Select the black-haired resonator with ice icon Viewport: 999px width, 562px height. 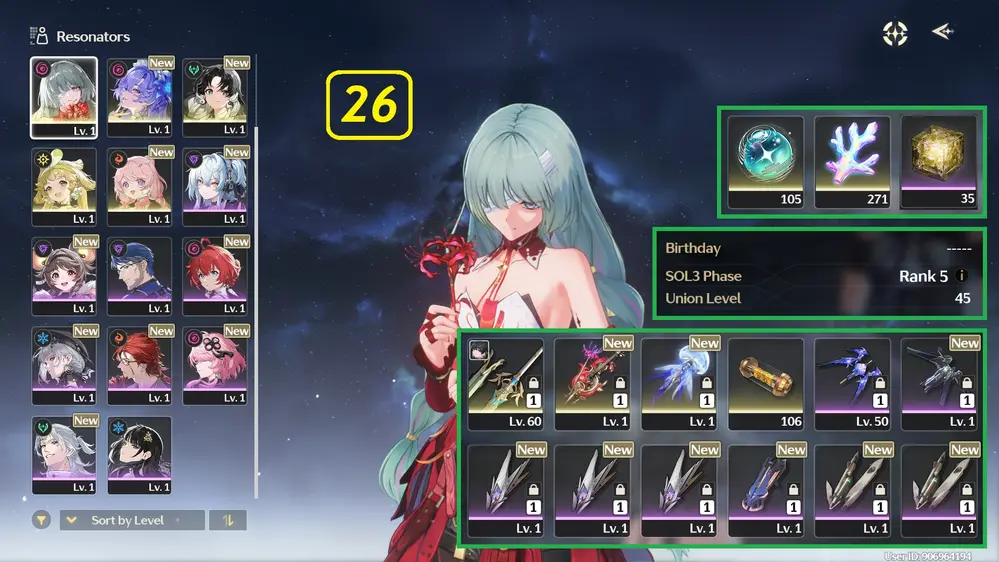pos(139,455)
